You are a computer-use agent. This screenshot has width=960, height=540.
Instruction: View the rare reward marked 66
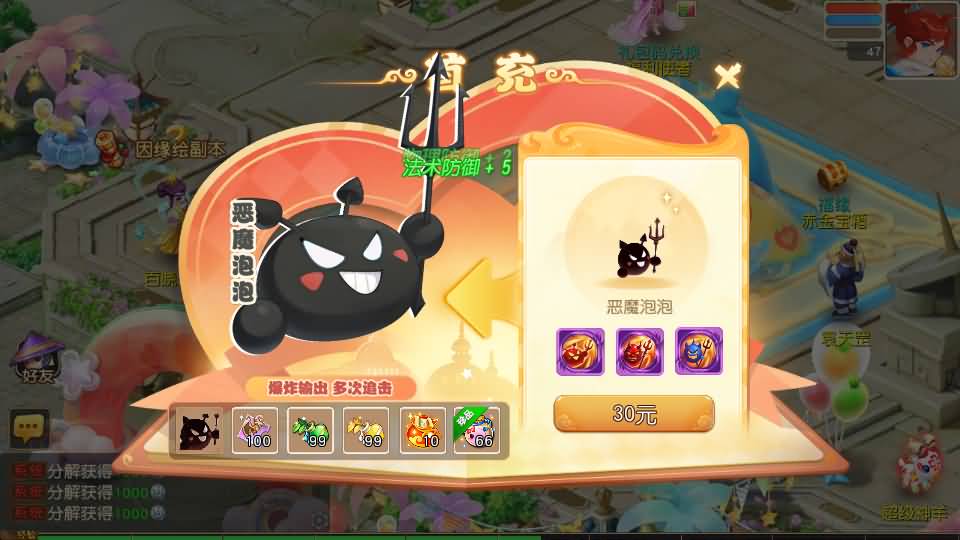tap(477, 431)
